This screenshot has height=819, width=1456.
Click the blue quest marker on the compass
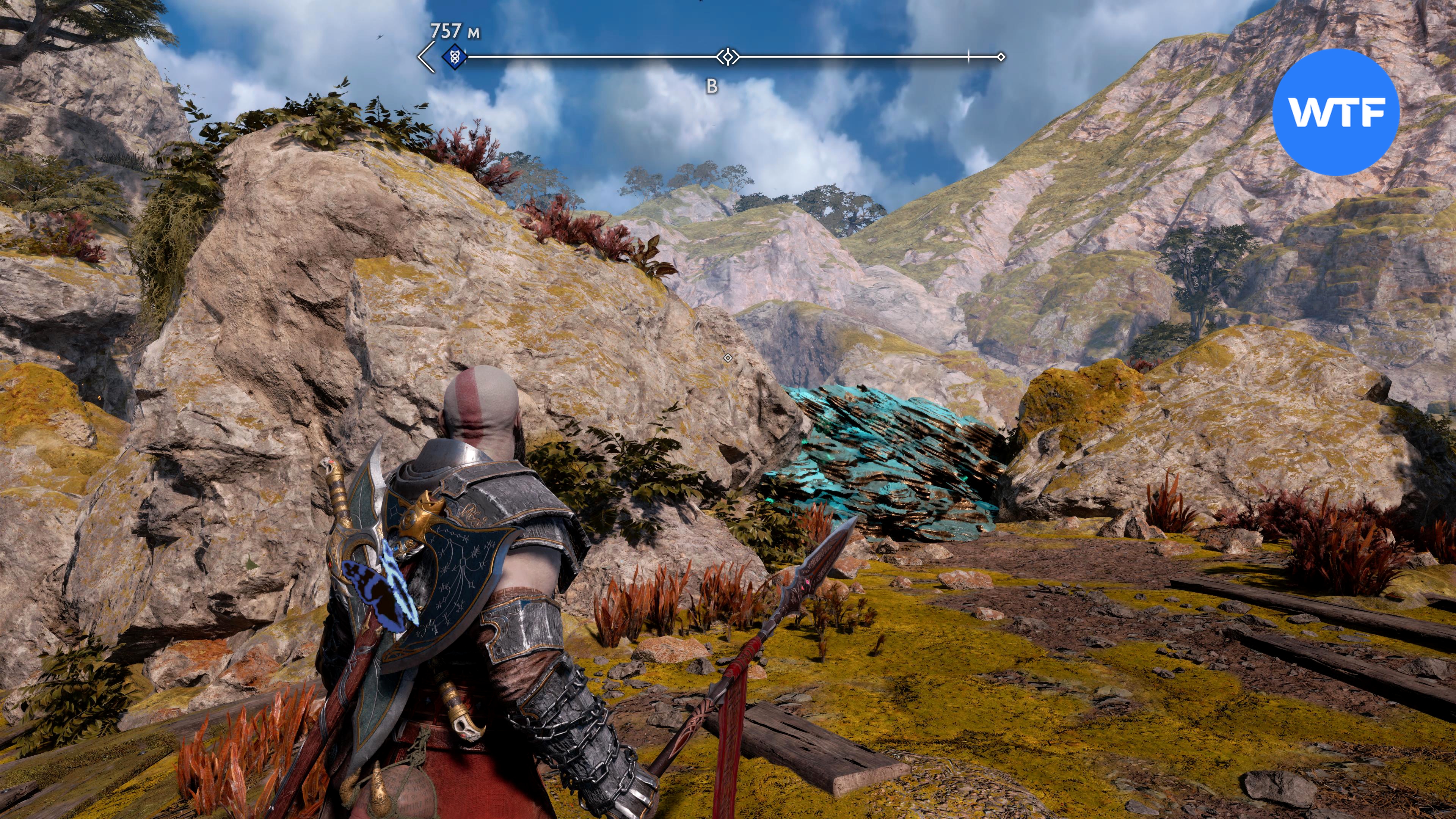point(453,56)
